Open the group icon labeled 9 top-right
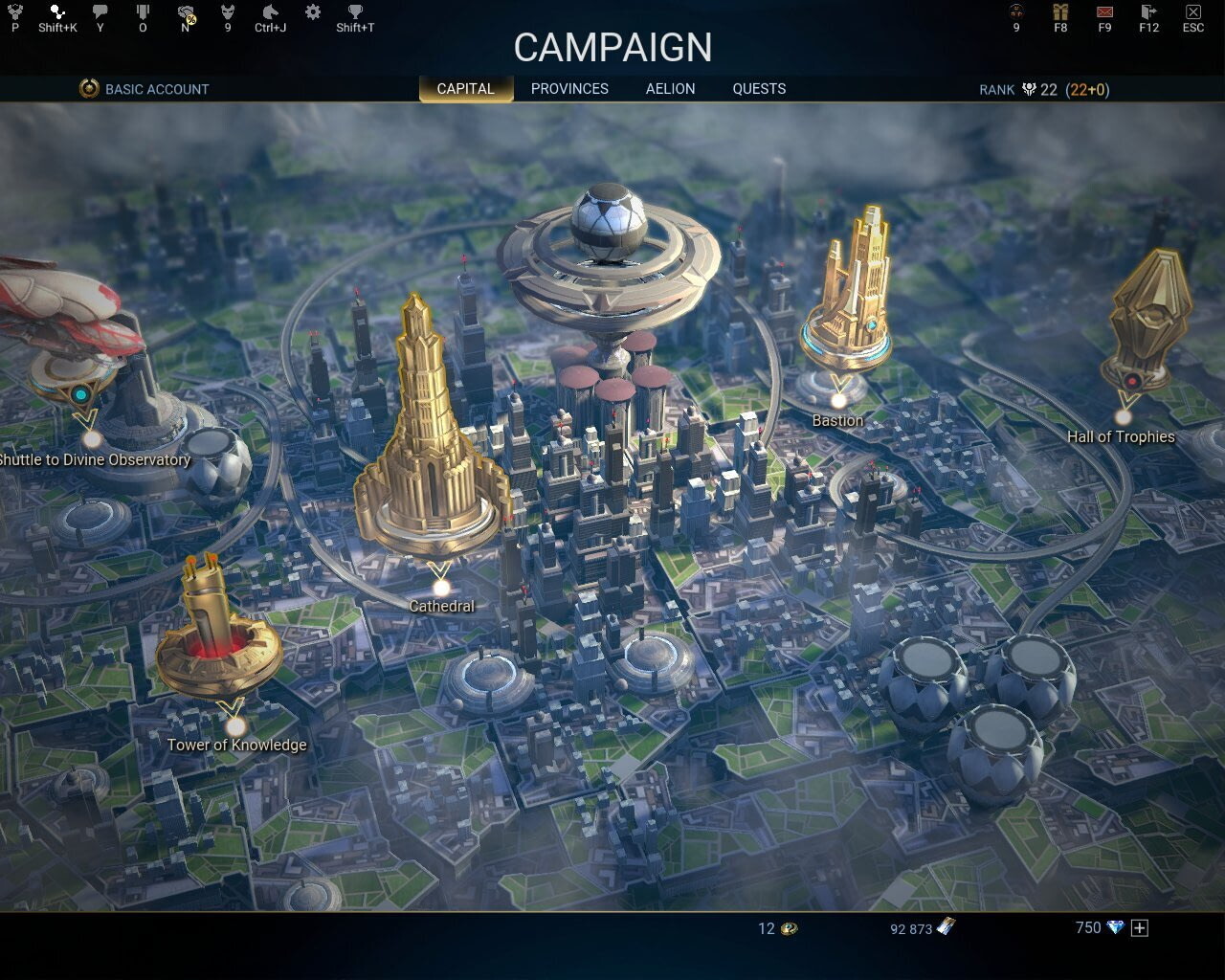Image resolution: width=1225 pixels, height=980 pixels. (1014, 13)
